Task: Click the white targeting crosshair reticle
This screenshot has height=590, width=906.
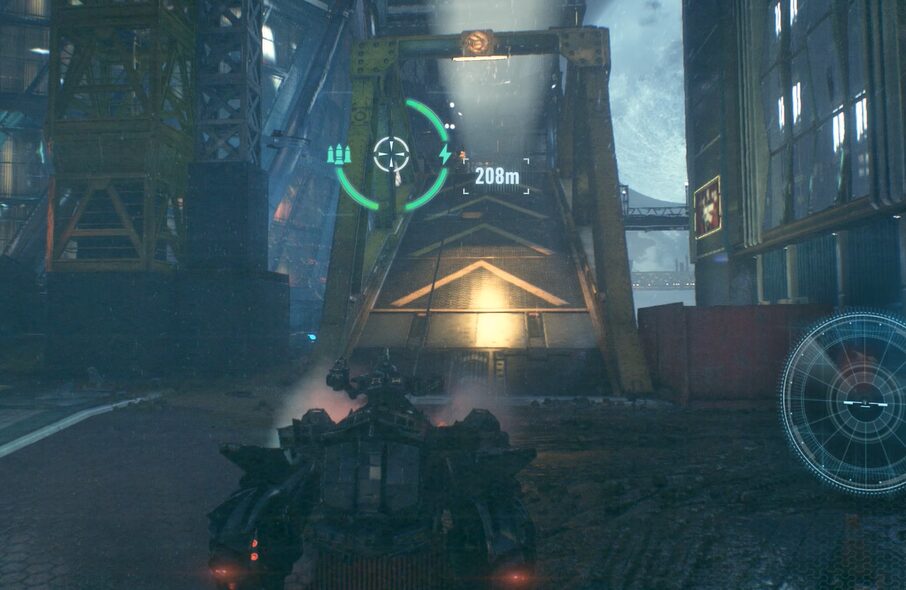Action: pos(392,154)
